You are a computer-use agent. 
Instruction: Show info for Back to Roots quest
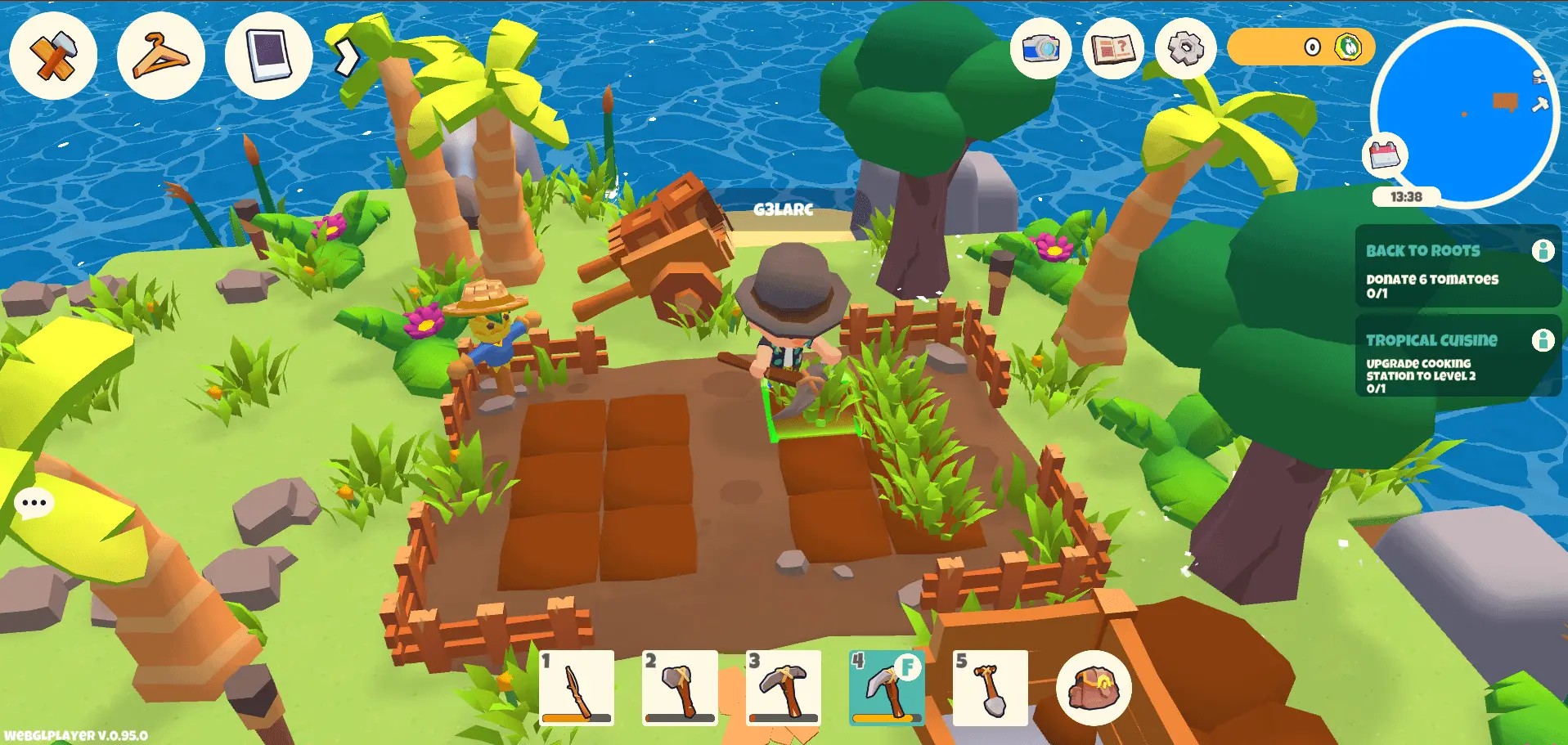pos(1543,250)
